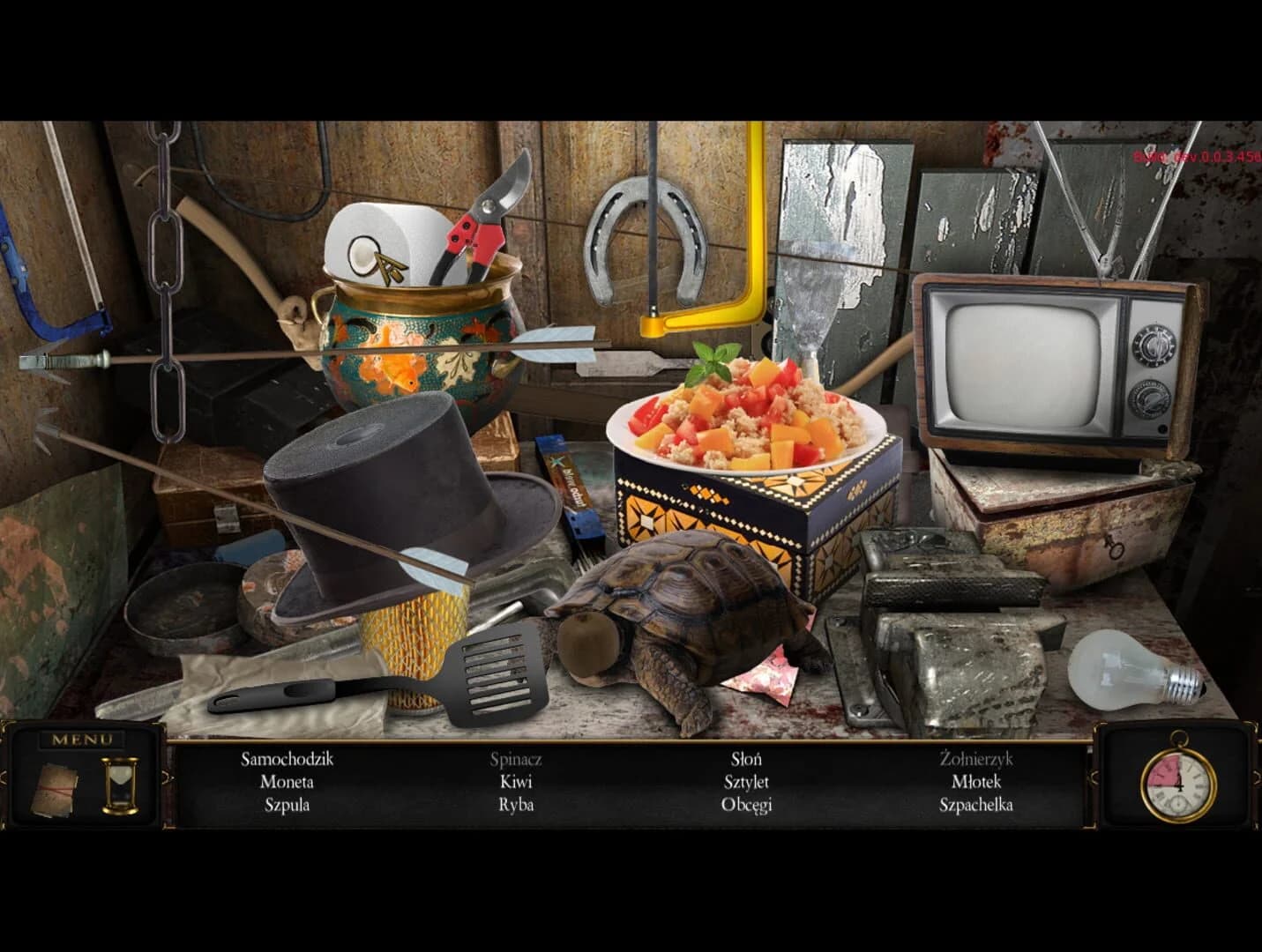
Task: Click the word Obcęgi in the list
Action: (x=747, y=805)
